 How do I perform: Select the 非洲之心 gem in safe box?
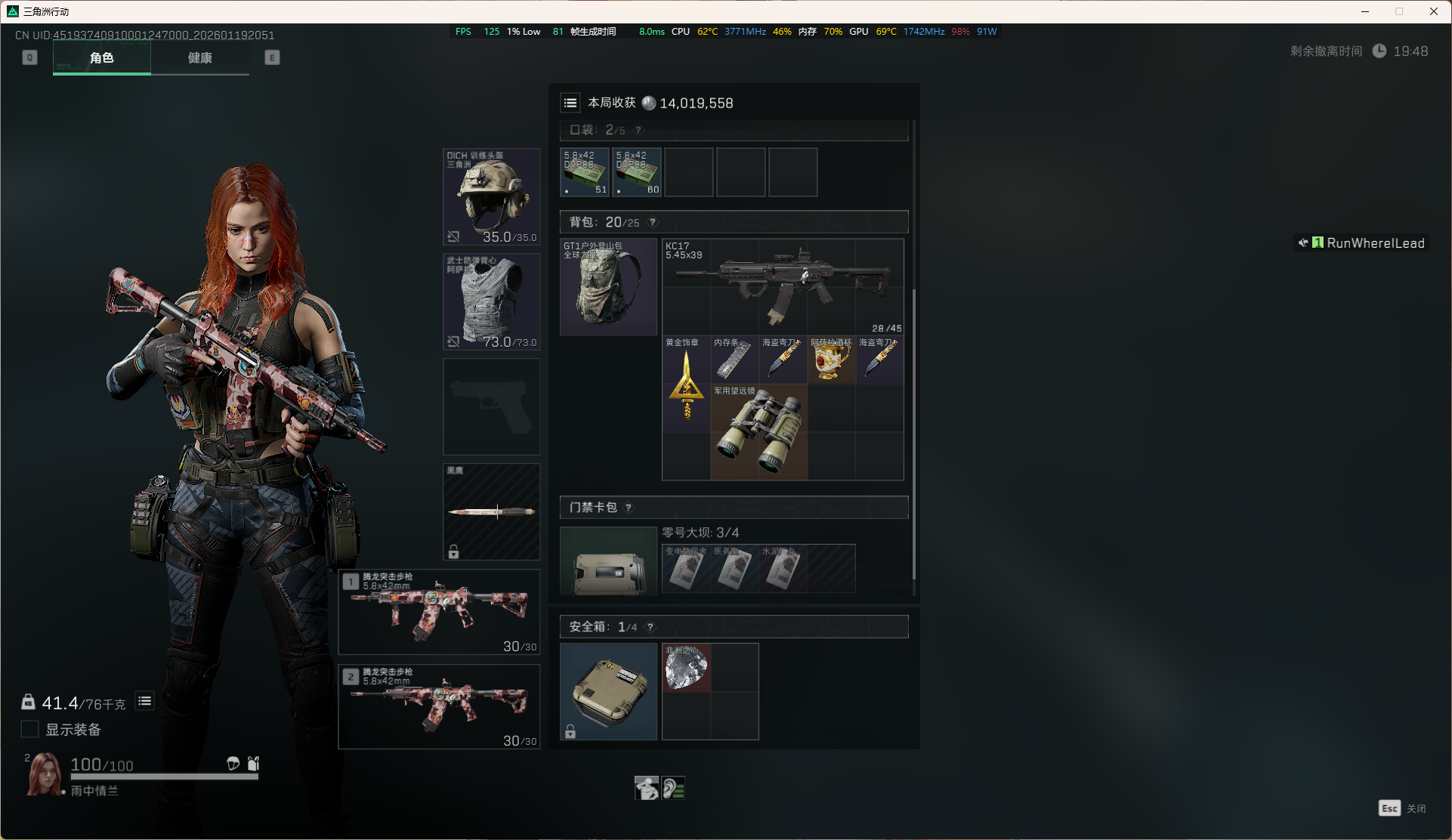coord(686,668)
